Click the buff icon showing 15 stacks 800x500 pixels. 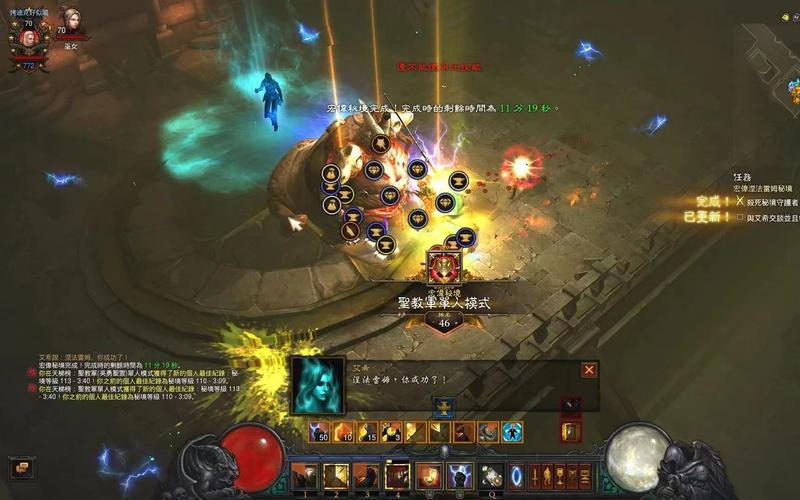(367, 432)
